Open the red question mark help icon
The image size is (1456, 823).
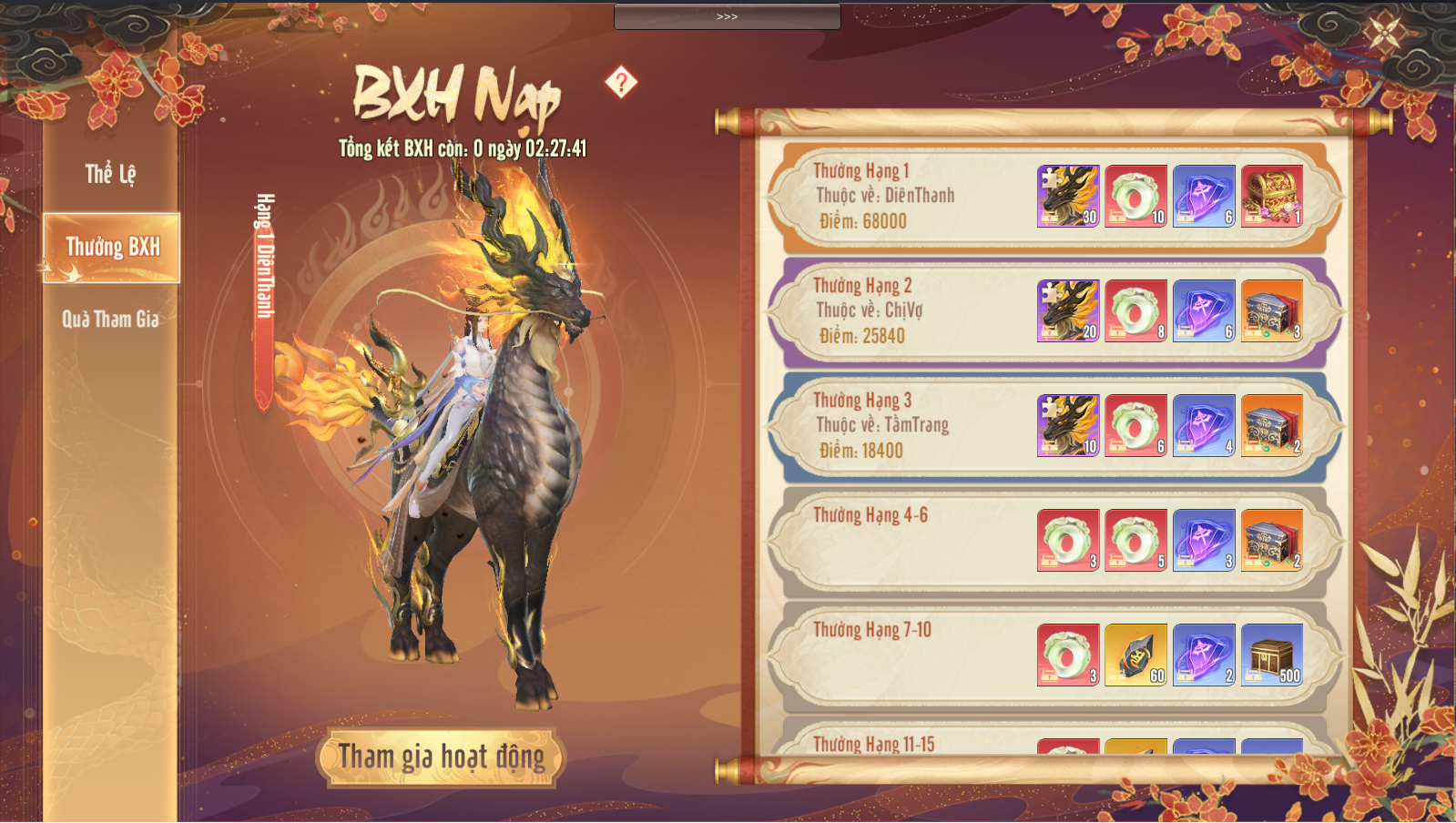[621, 83]
